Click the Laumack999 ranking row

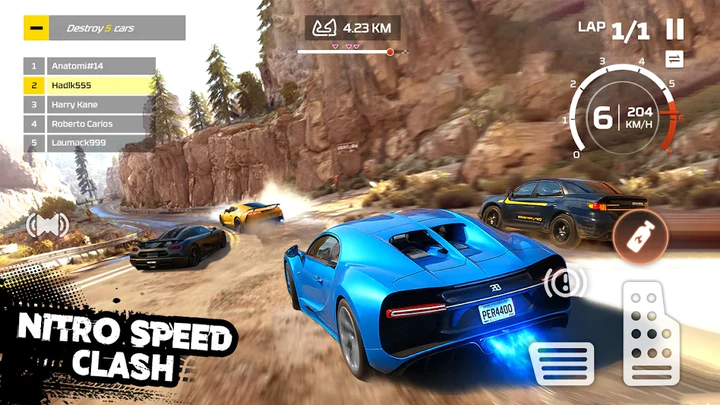(x=89, y=143)
